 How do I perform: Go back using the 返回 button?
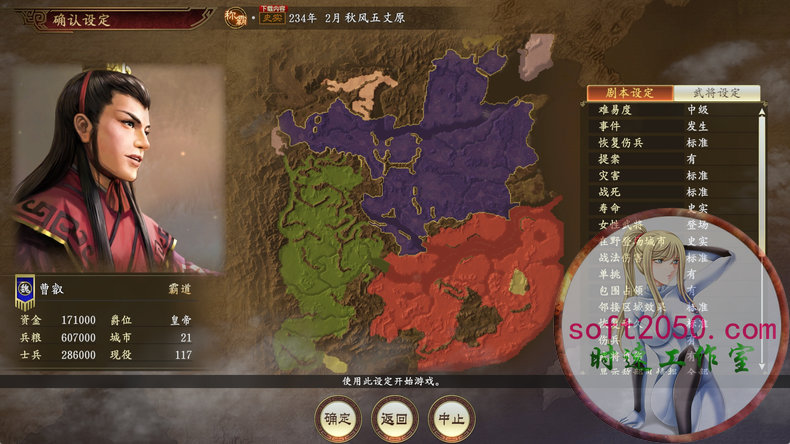[x=394, y=417]
